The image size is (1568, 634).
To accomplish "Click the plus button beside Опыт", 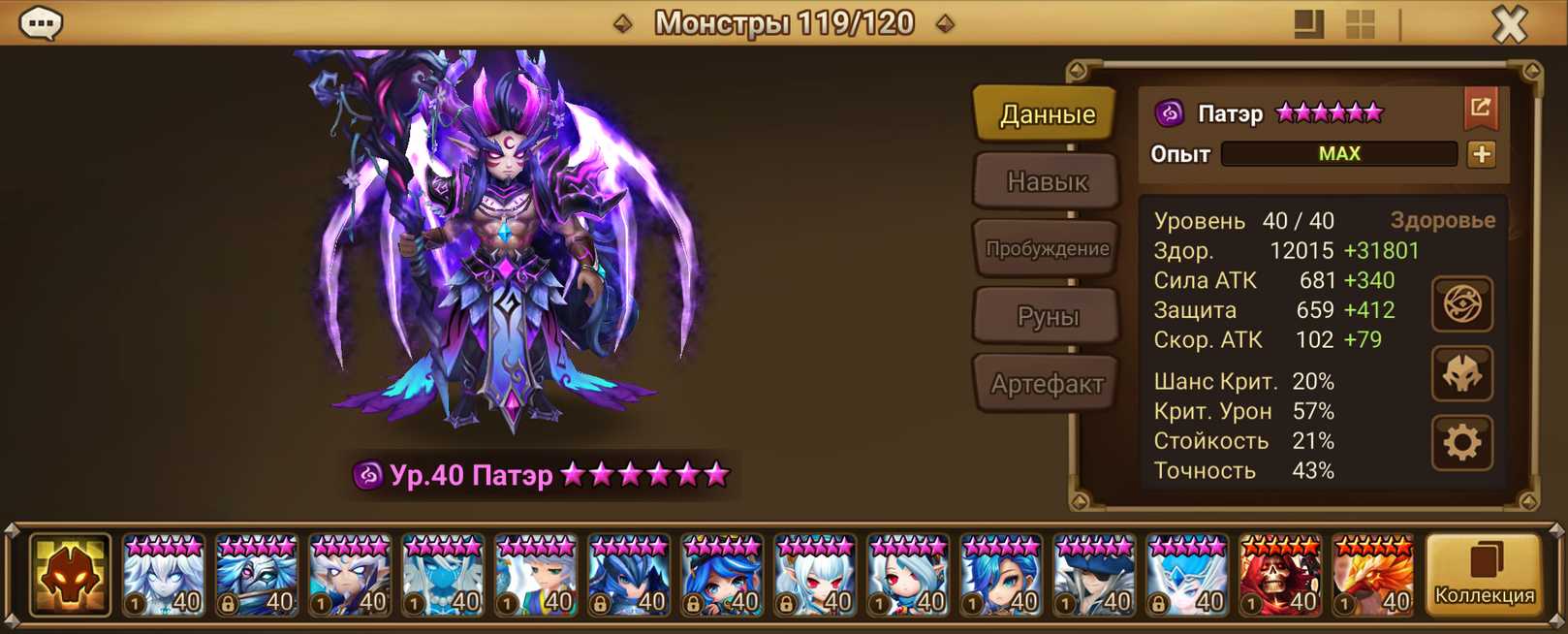I will click(1481, 154).
